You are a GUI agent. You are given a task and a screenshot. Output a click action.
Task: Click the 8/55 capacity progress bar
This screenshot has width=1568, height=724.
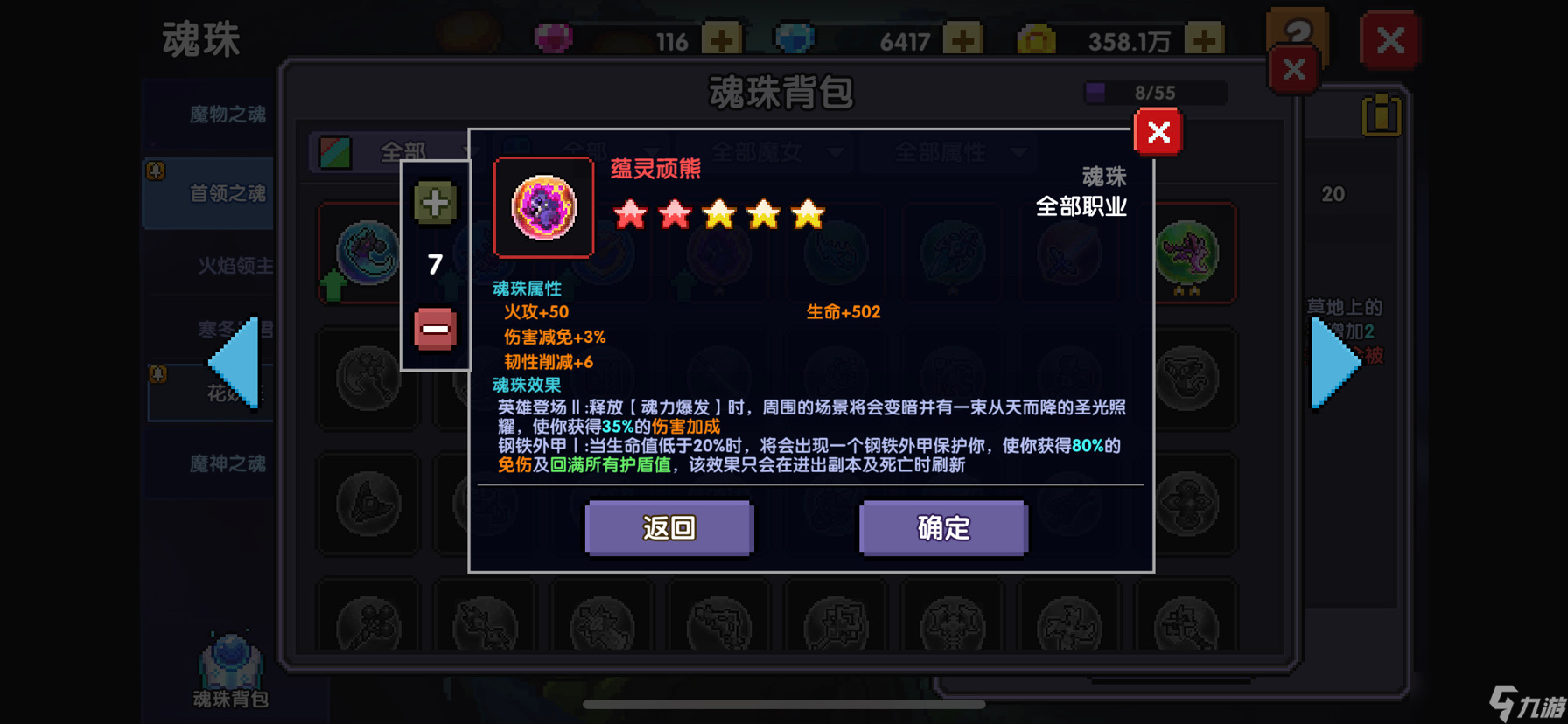coord(1155,93)
